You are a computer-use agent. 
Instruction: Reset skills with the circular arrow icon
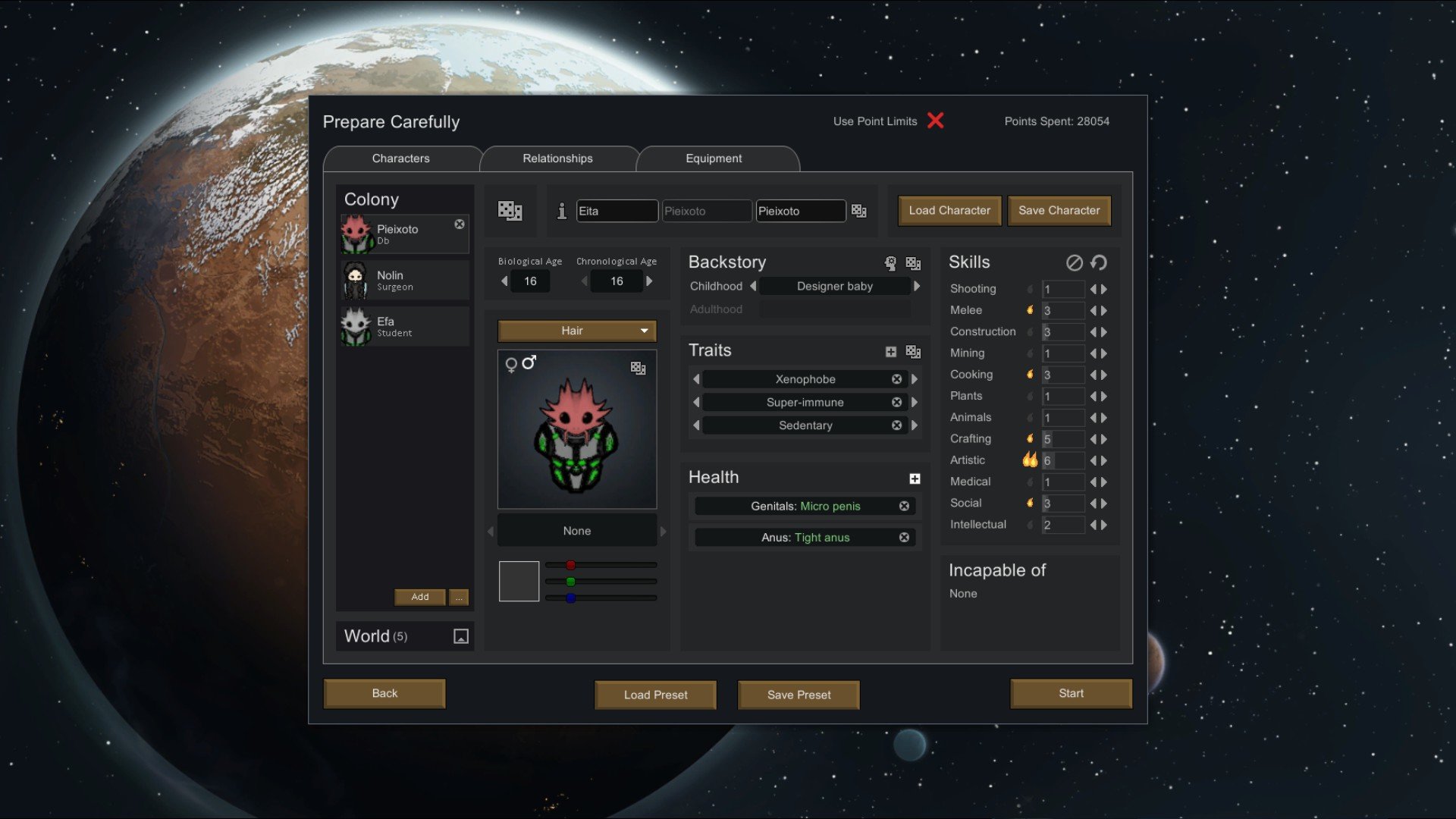[x=1099, y=262]
